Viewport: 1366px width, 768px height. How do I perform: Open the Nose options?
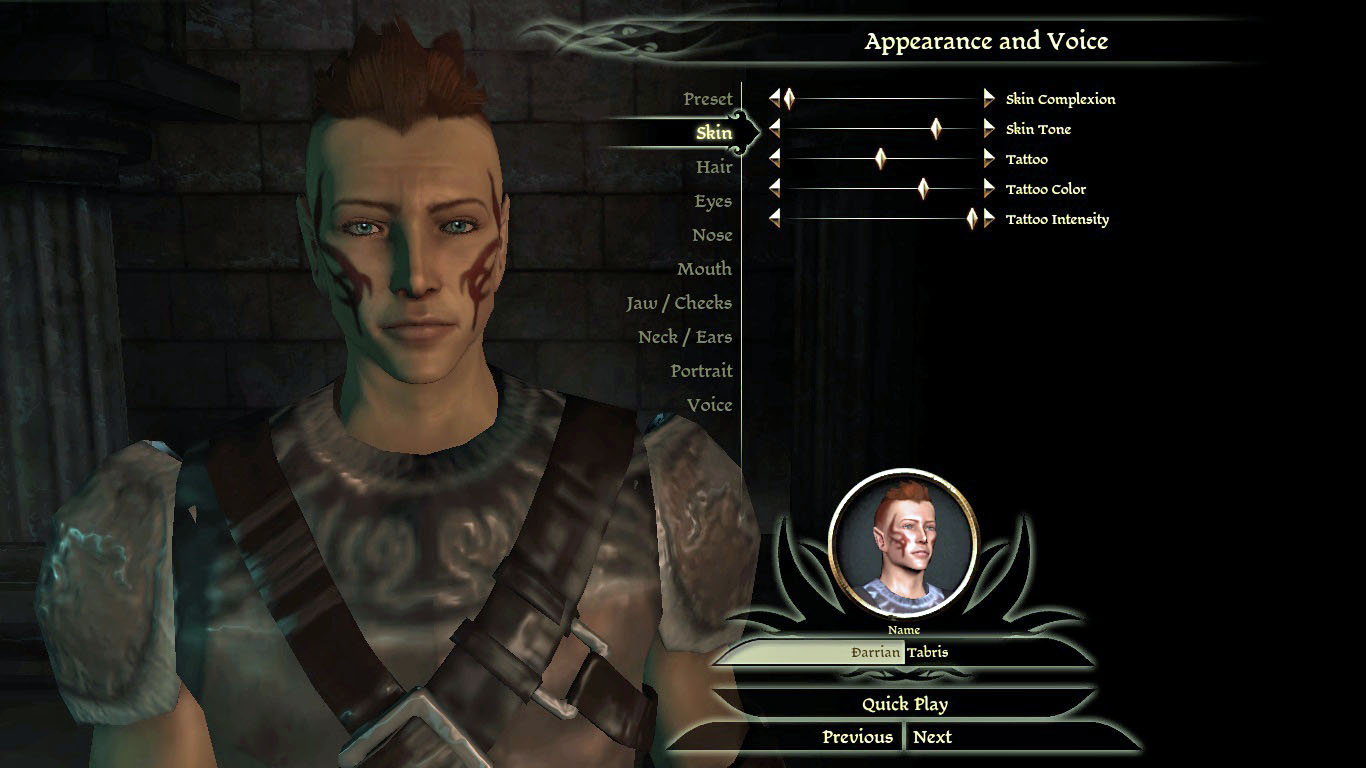(712, 235)
